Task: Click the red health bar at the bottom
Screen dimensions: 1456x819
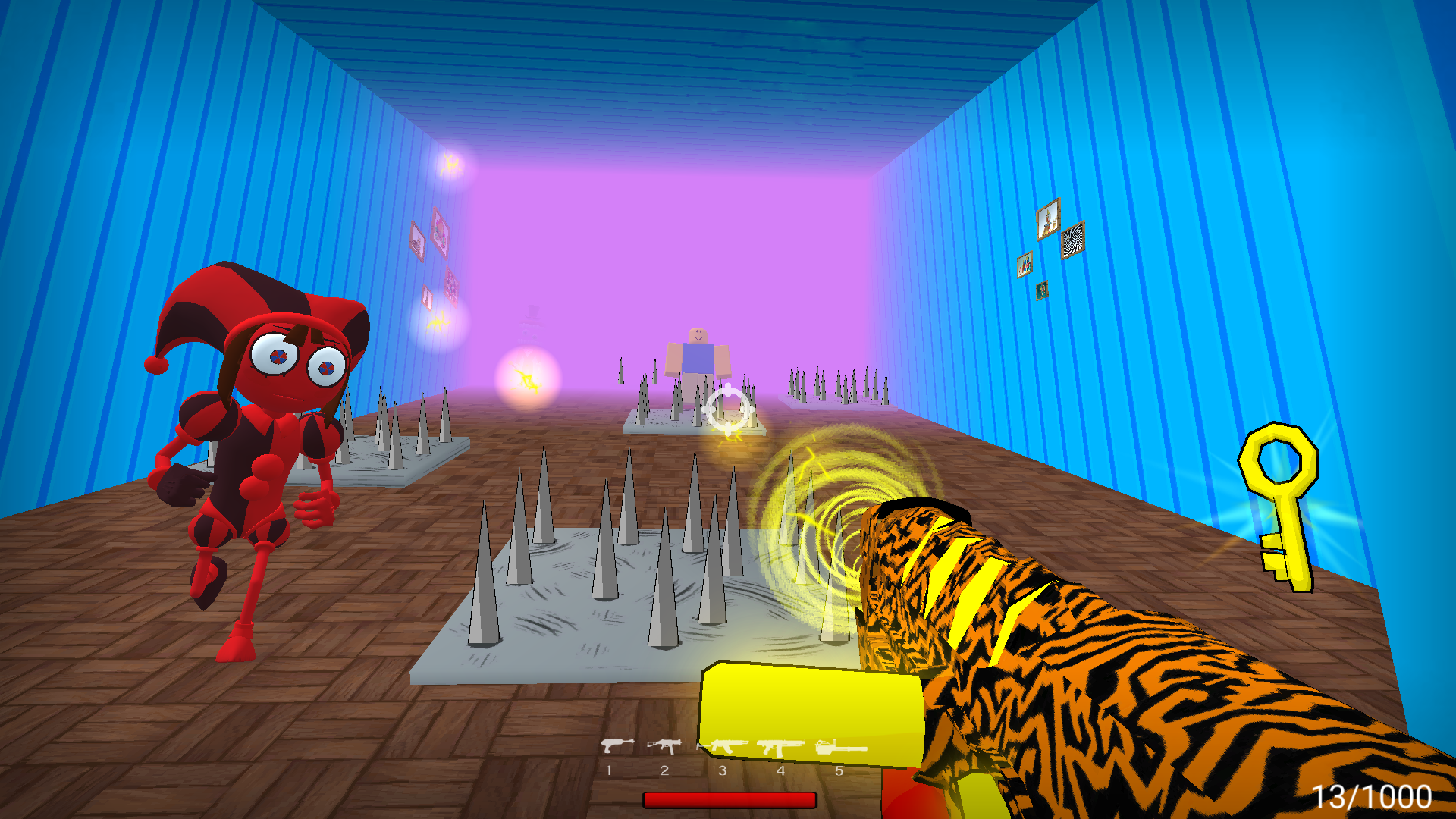Action: 730,799
